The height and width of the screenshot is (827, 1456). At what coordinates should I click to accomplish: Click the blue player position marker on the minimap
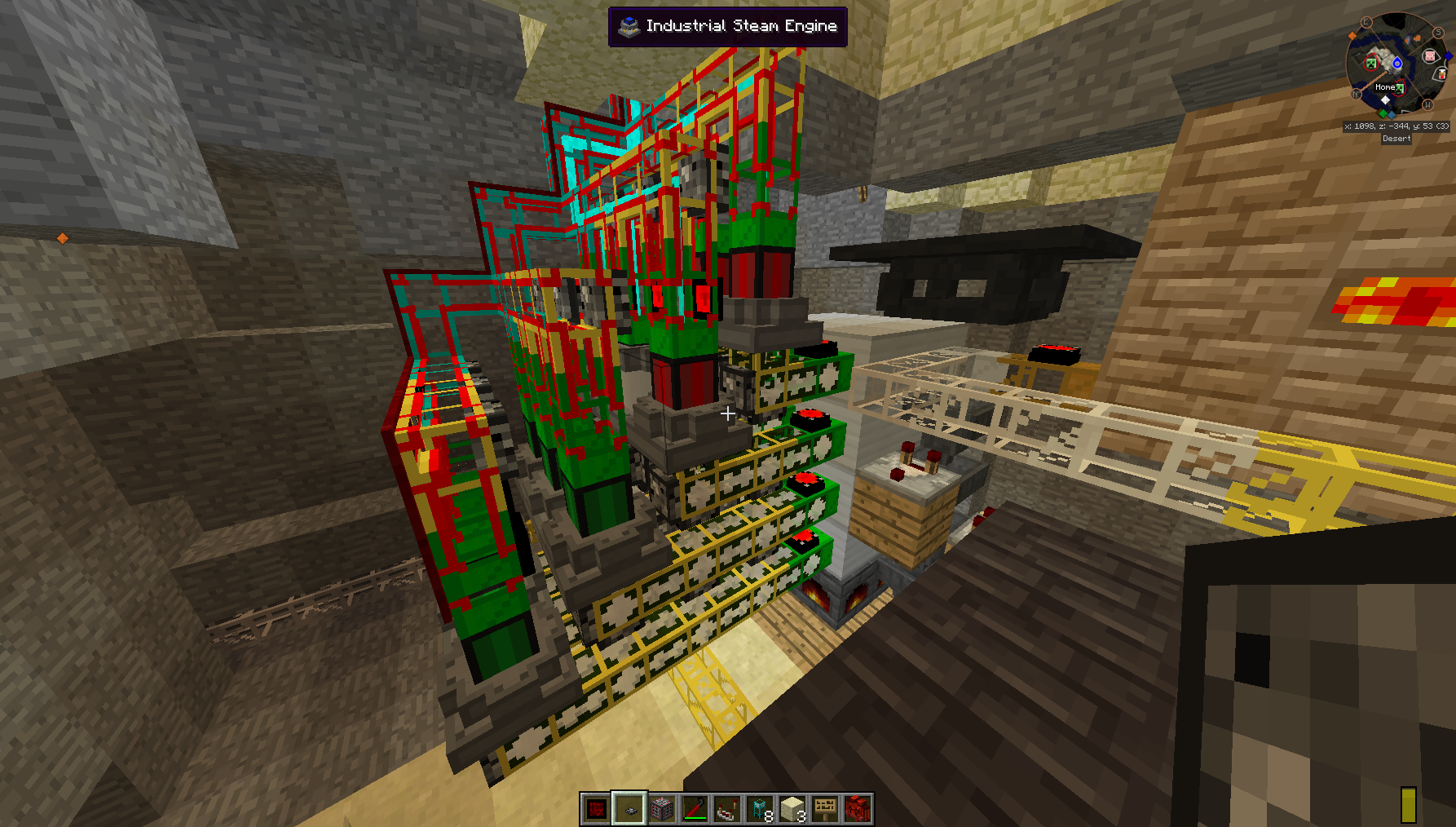1397,64
